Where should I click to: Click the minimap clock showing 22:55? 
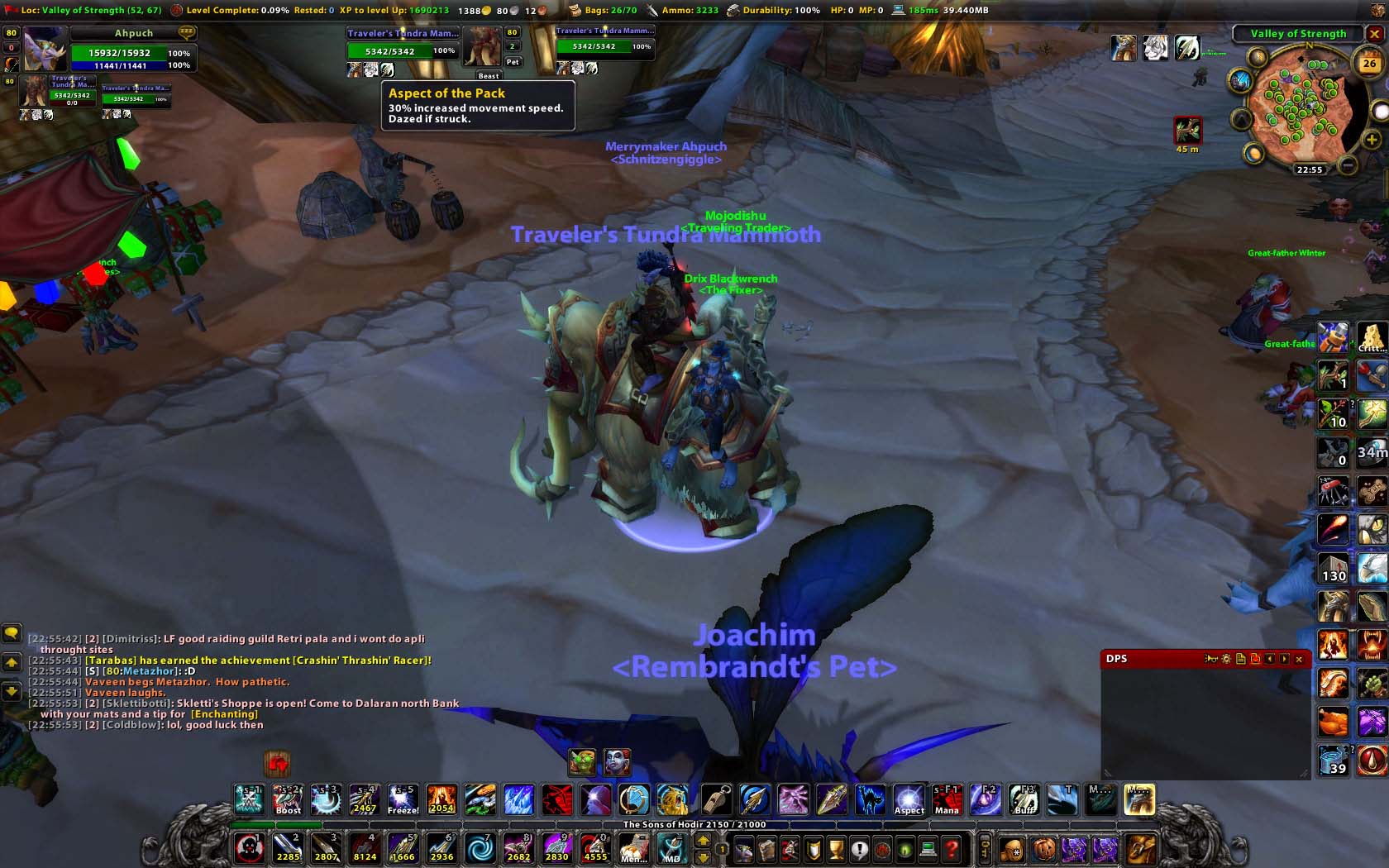1309,169
